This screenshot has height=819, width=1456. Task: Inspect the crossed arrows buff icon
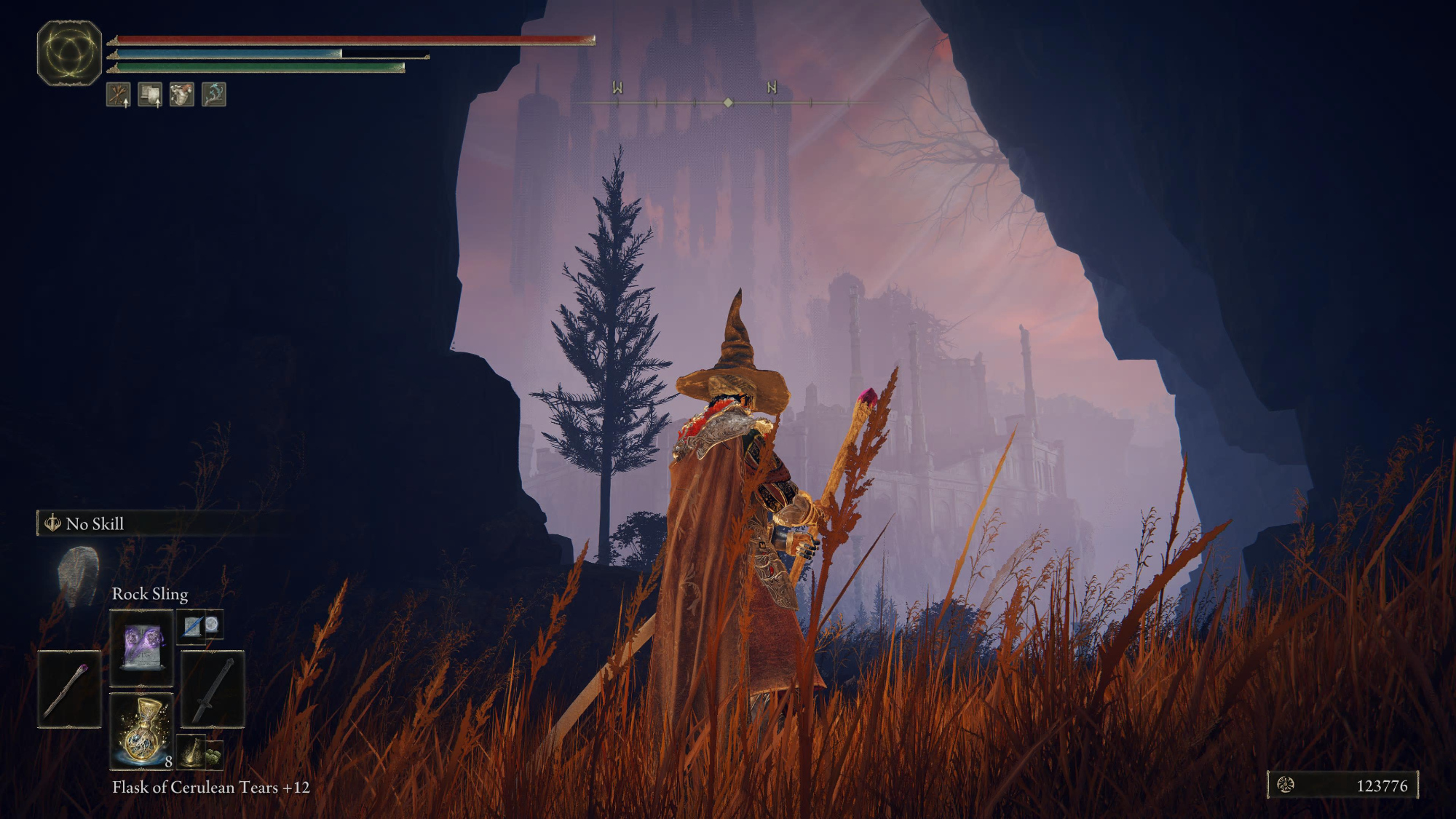tap(119, 95)
